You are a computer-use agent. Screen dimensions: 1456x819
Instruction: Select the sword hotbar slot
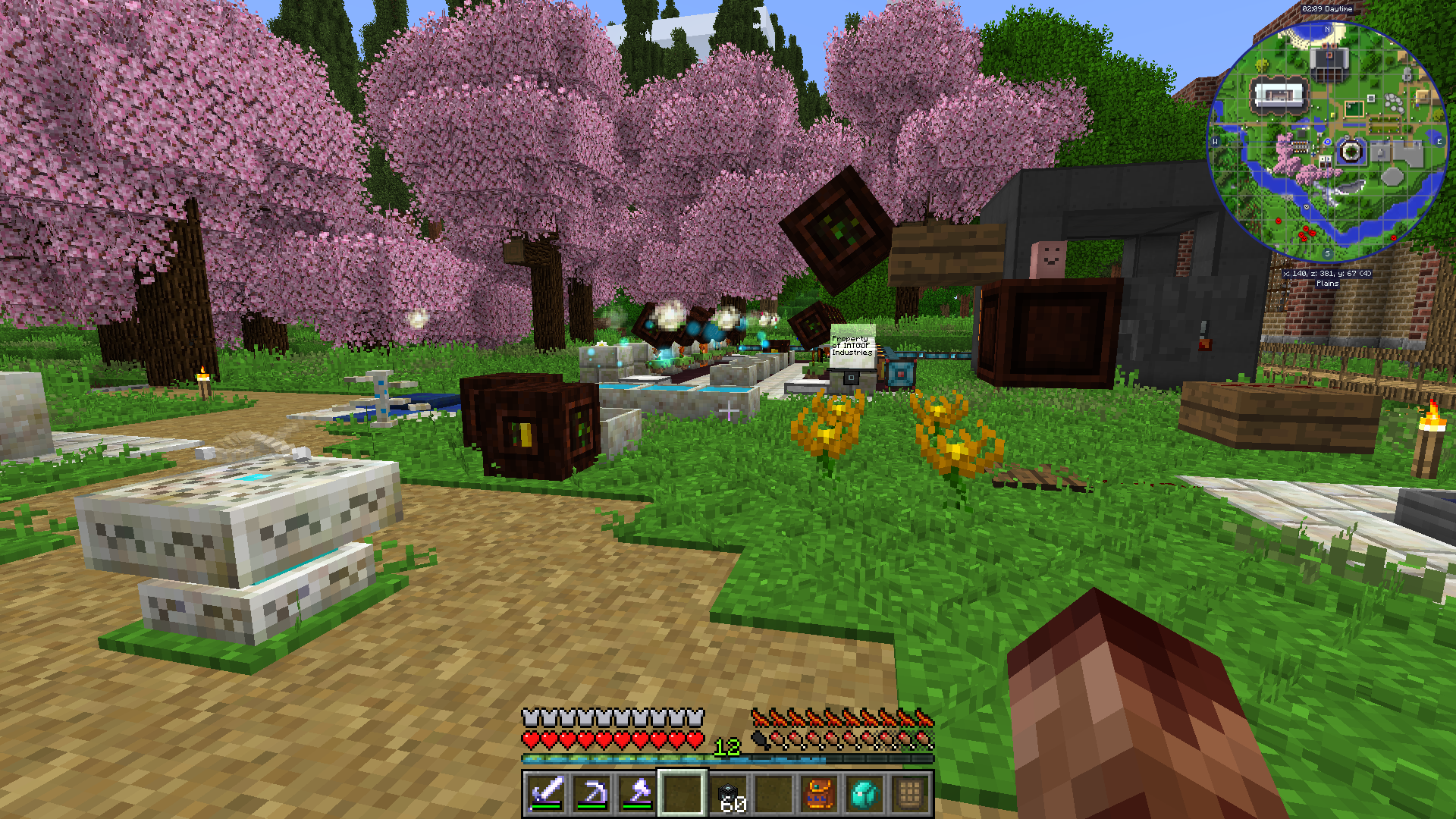pyautogui.click(x=546, y=794)
